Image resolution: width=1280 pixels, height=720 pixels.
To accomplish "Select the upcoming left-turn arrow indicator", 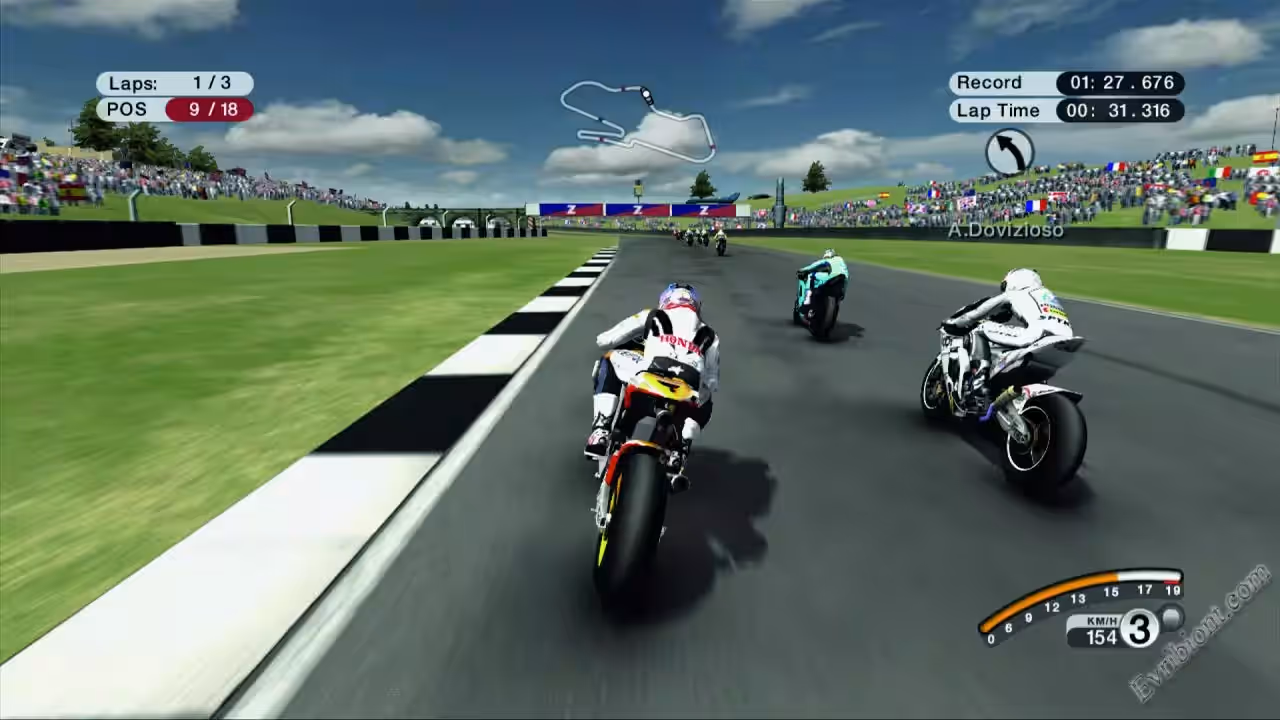I will tap(1009, 152).
